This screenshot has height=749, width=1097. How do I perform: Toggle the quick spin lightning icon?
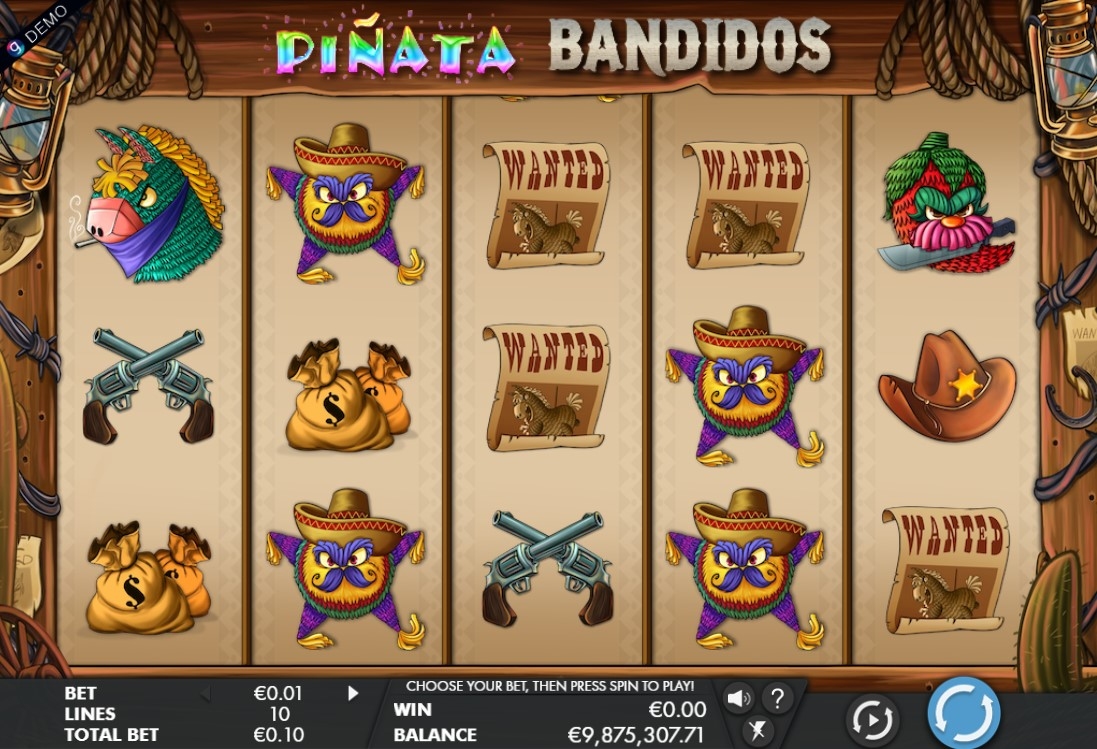(x=757, y=730)
